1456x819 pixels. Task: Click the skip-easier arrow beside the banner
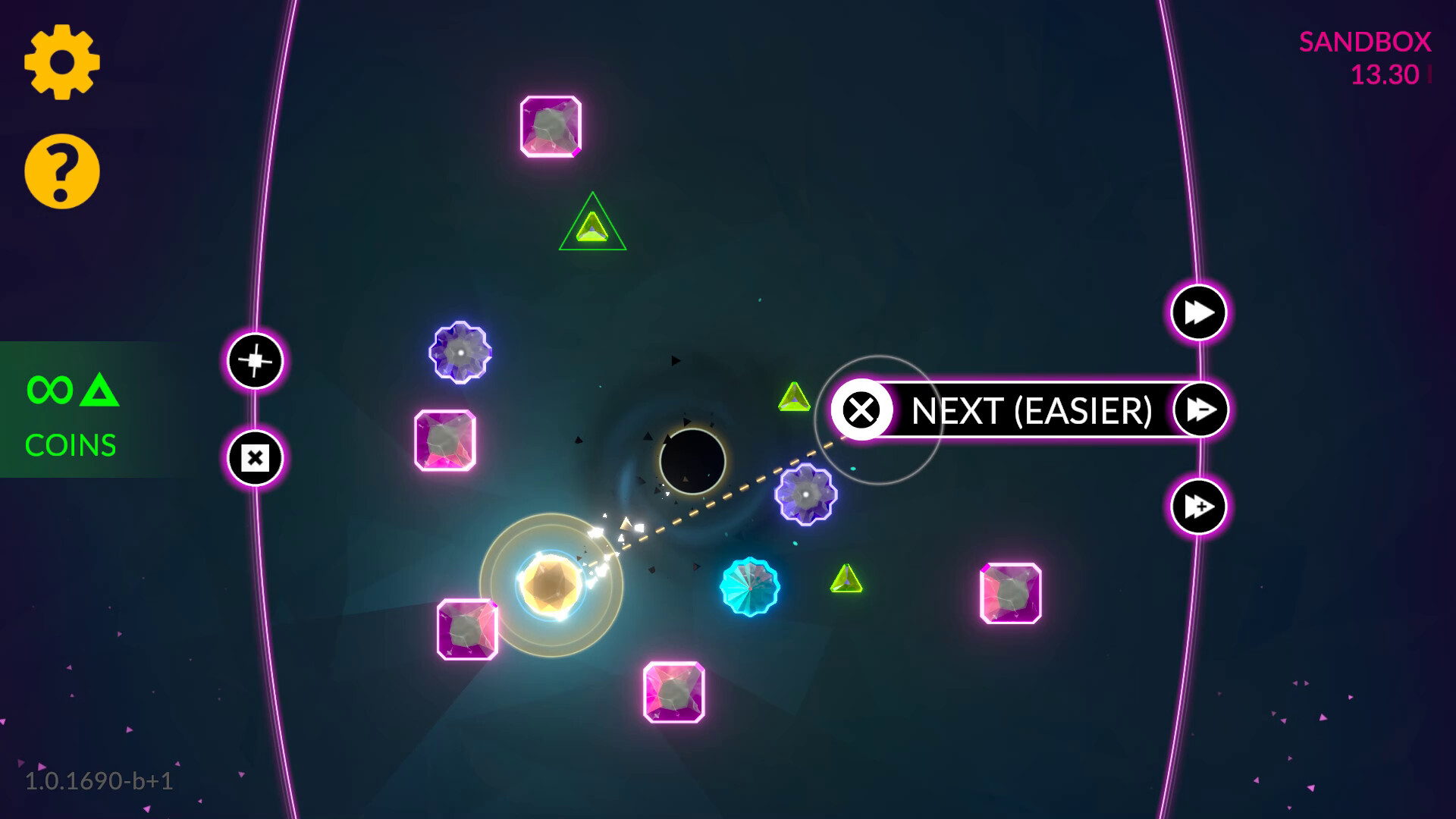pos(1198,409)
